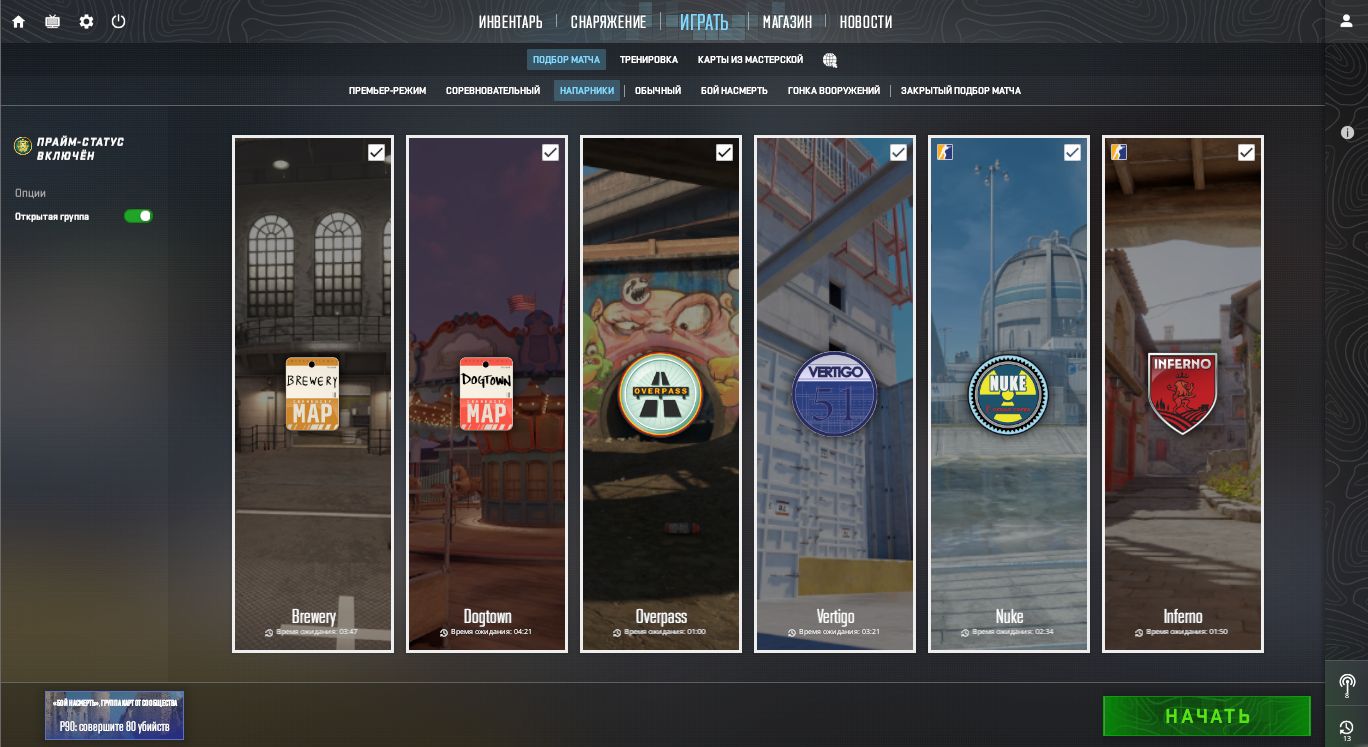This screenshot has height=747, width=1368.
Task: Click the home icon in top bar
Action: tap(18, 21)
